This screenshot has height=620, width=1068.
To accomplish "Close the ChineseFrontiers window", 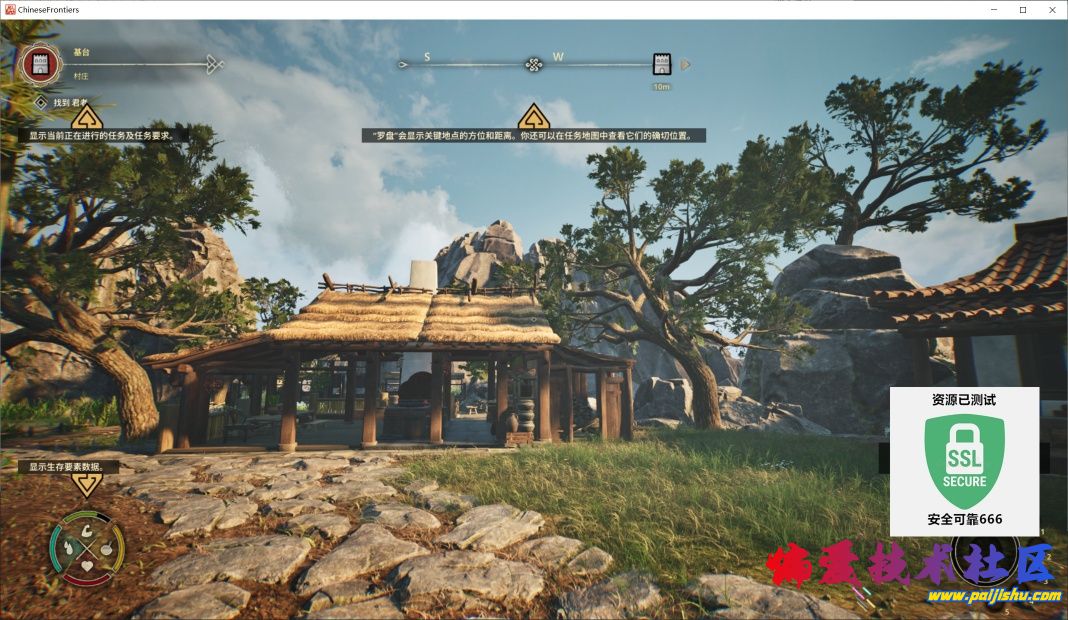I will pos(1051,10).
